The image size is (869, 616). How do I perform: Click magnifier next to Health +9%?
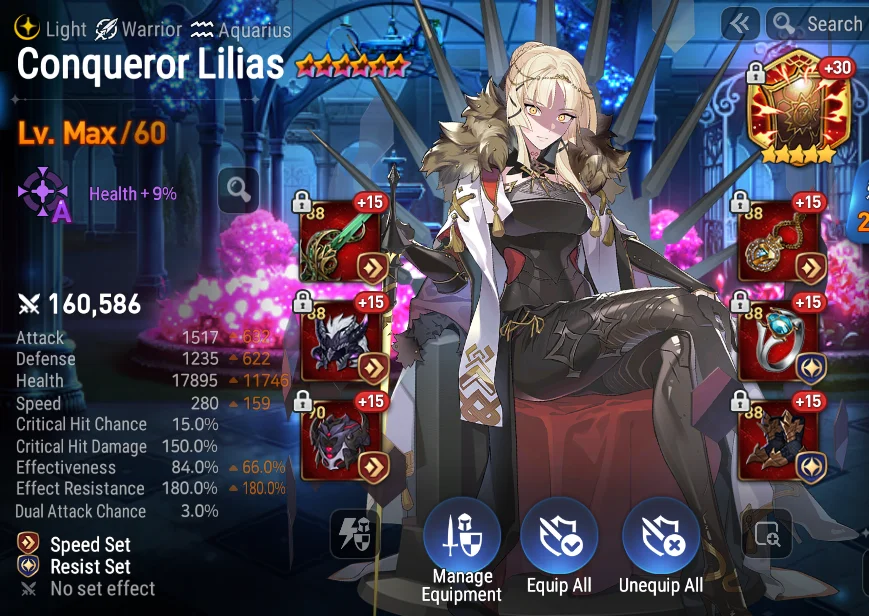[238, 189]
